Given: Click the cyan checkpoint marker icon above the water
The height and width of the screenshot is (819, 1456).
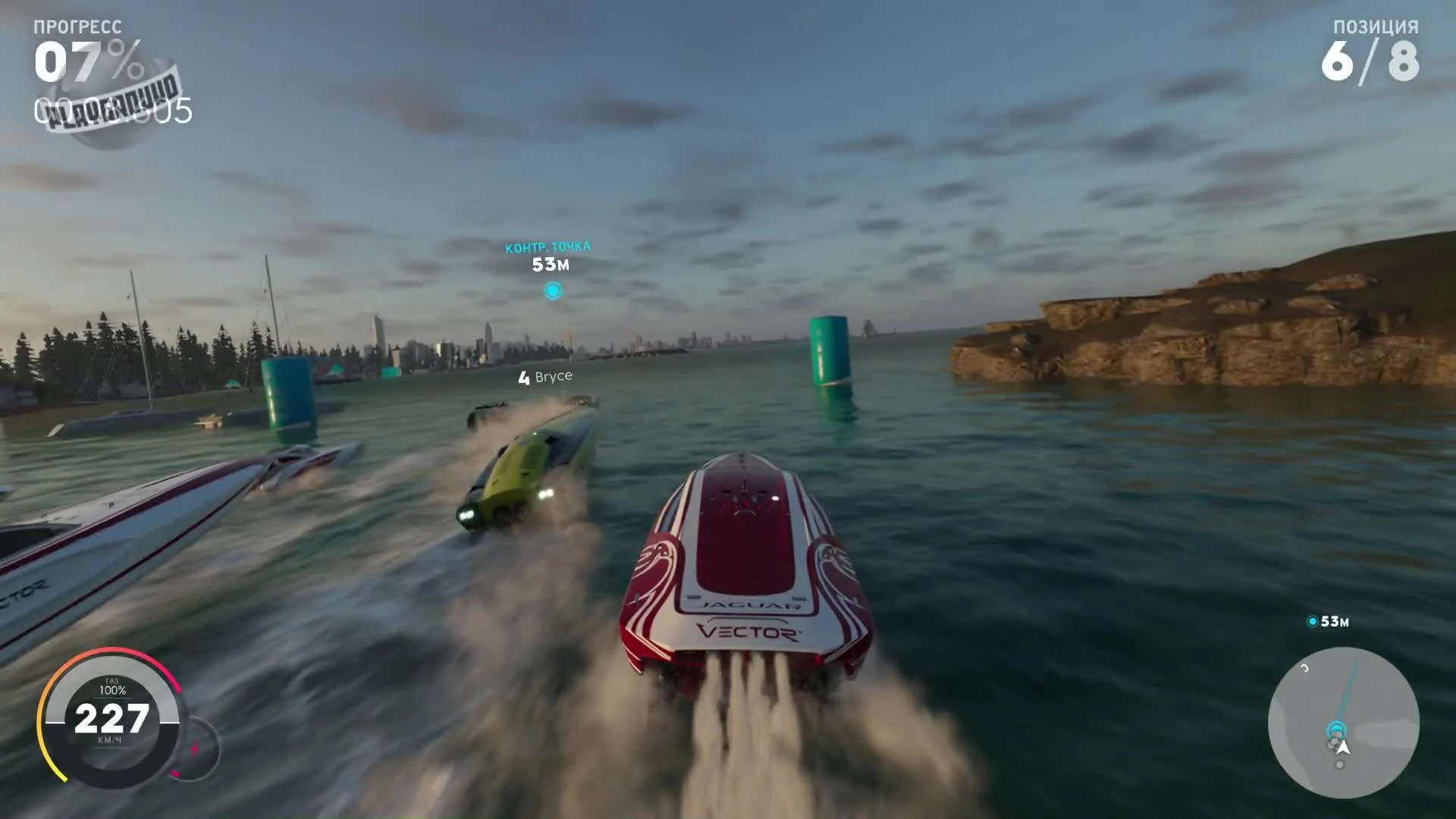Looking at the screenshot, I should 552,290.
